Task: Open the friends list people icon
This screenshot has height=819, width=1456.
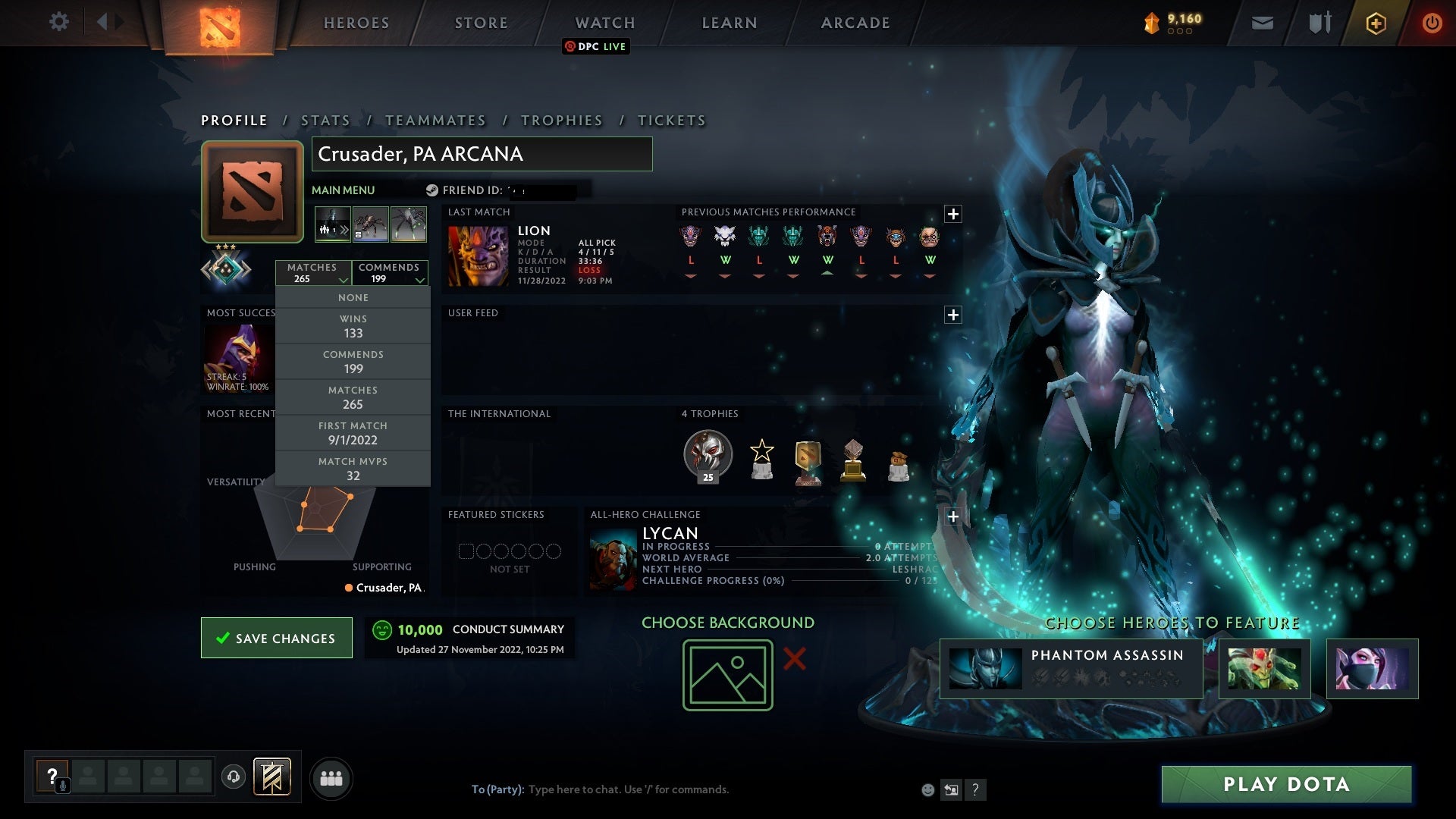Action: pyautogui.click(x=331, y=777)
